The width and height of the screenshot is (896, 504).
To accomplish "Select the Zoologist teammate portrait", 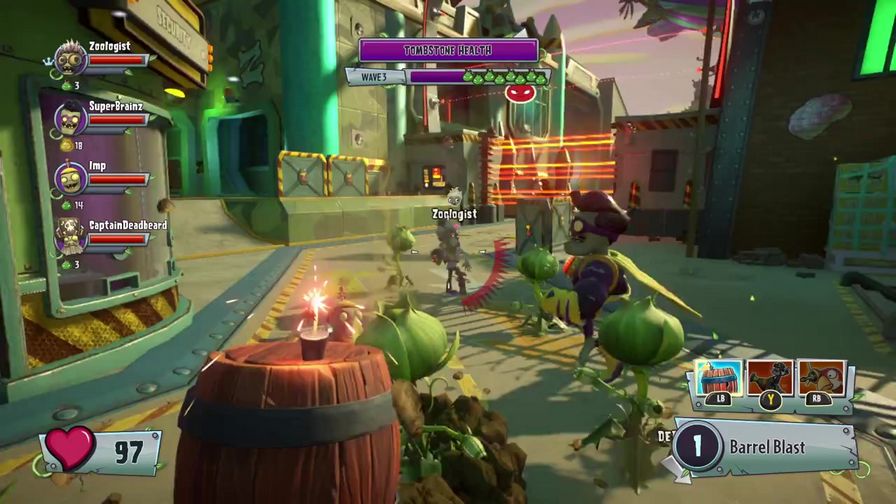I will tap(70, 60).
